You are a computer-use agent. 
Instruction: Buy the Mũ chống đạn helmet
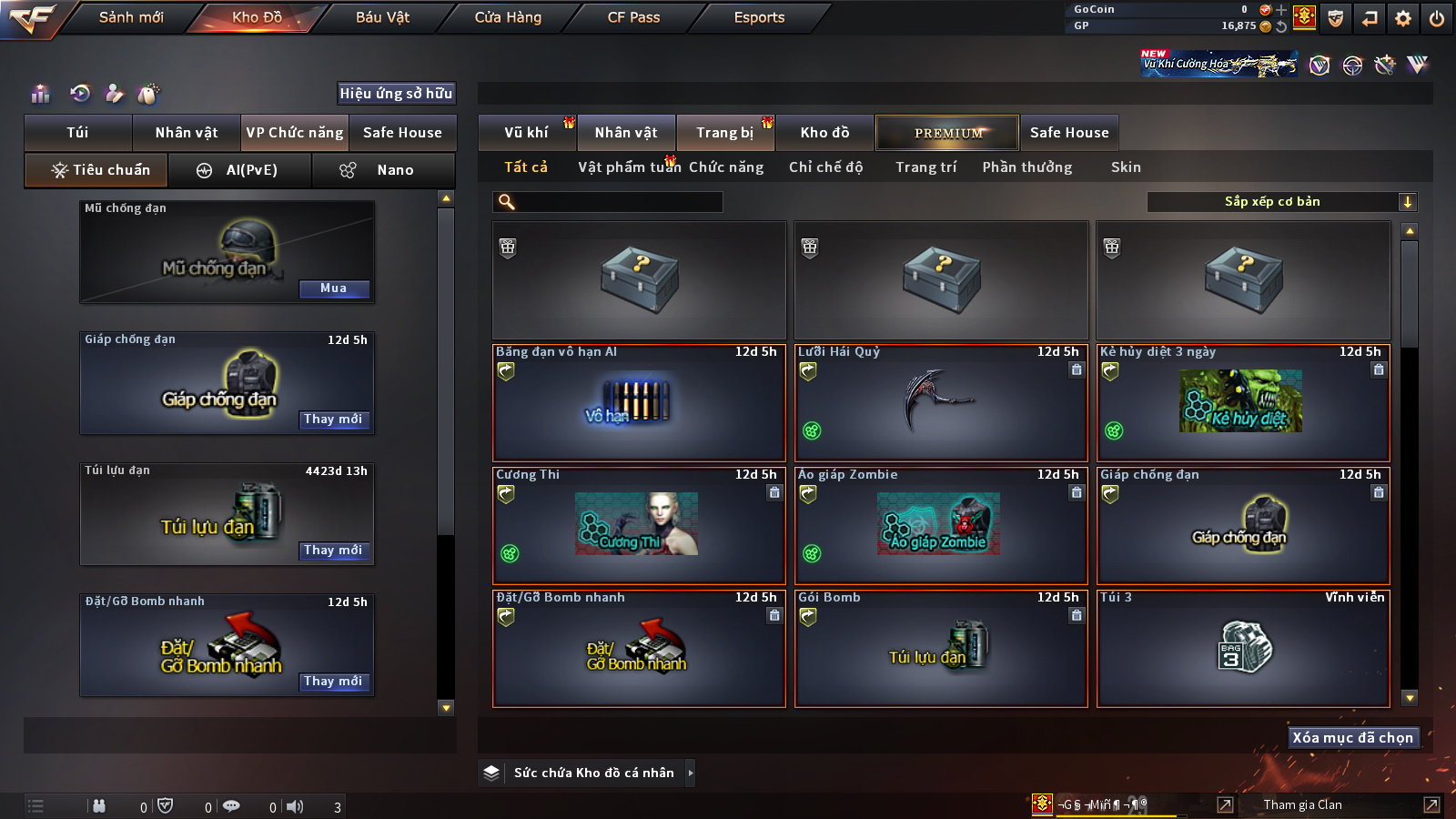334,288
